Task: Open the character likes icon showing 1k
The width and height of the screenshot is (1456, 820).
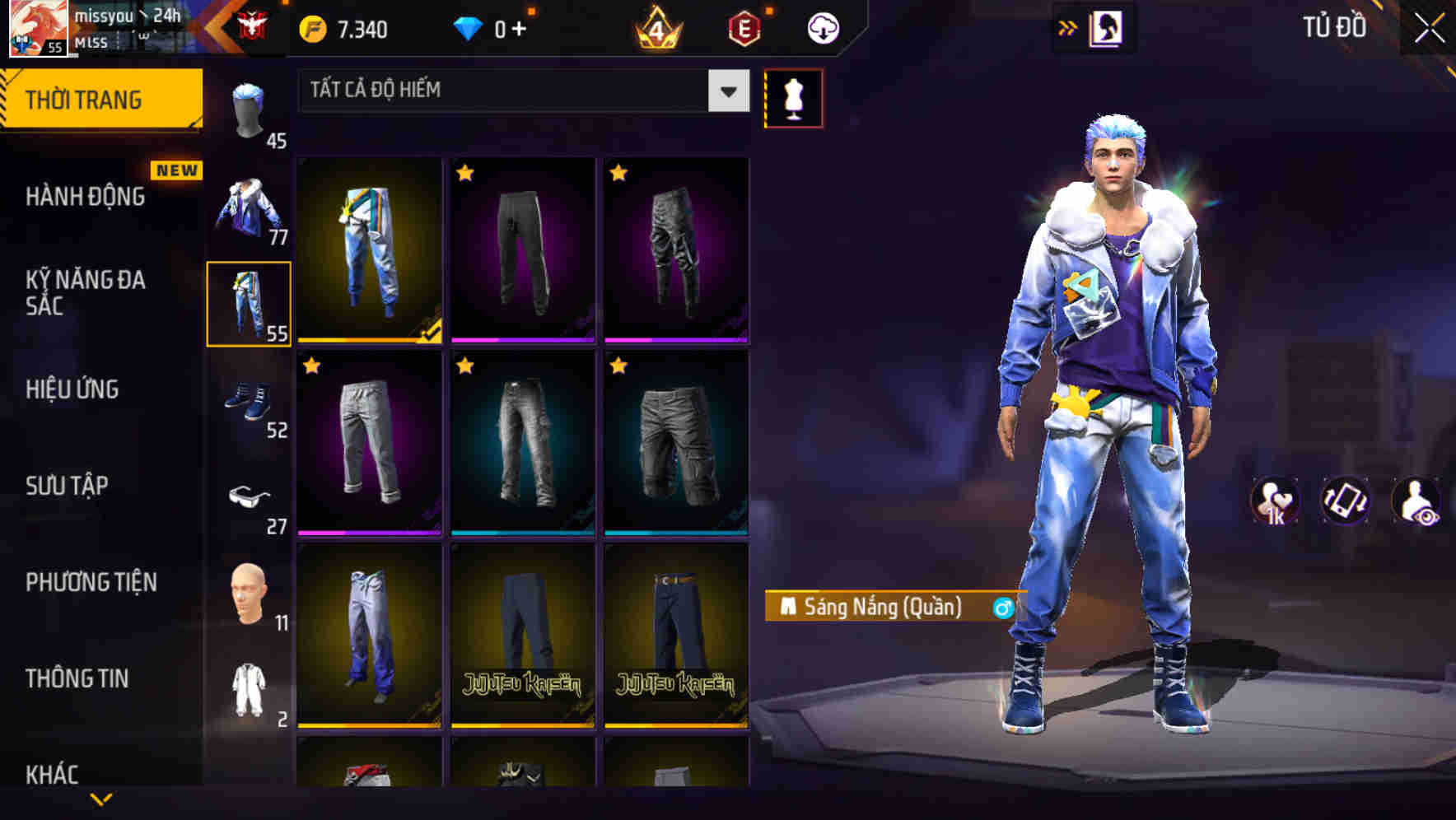Action: tap(1276, 502)
